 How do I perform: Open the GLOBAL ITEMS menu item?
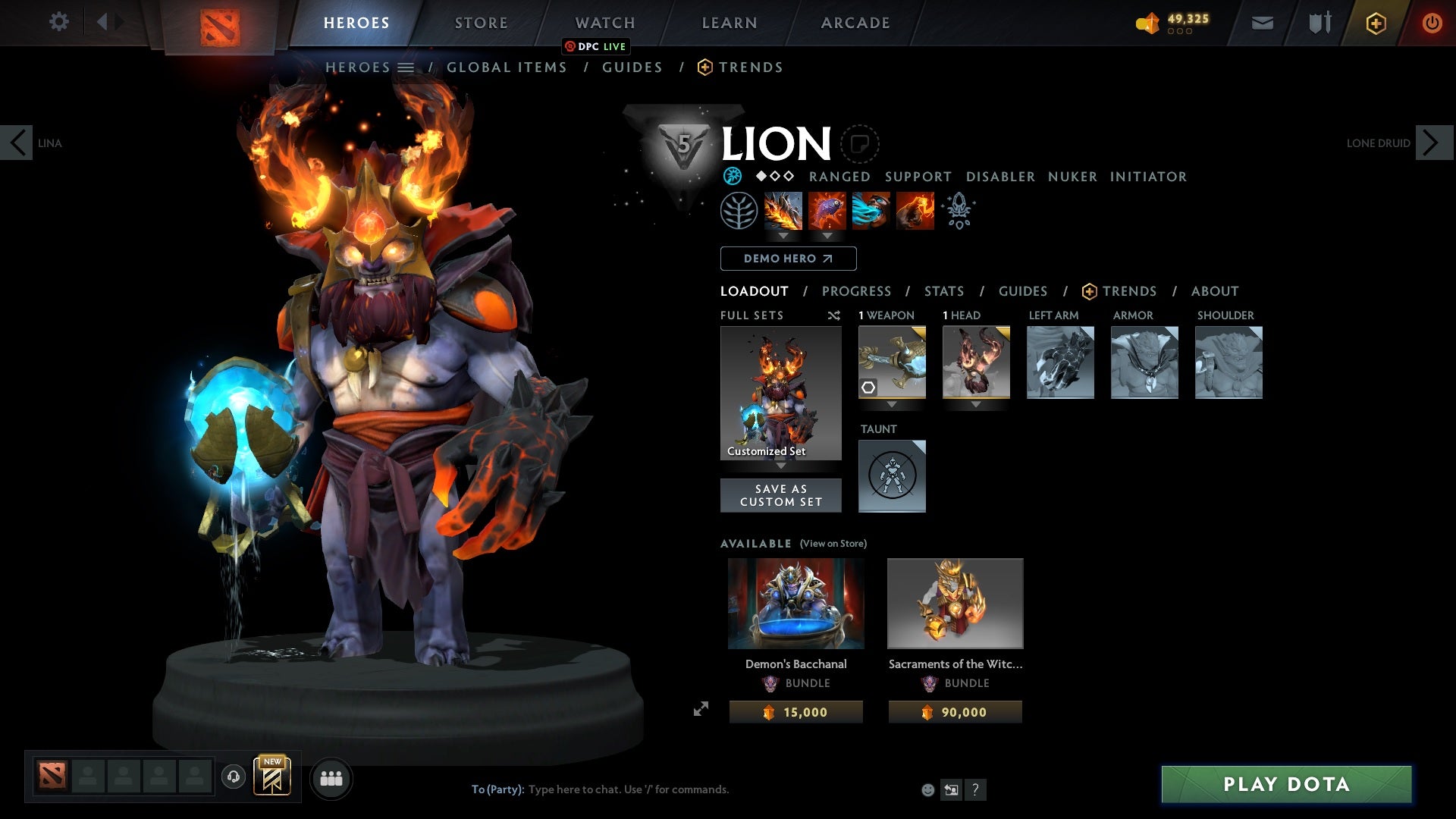tap(507, 67)
